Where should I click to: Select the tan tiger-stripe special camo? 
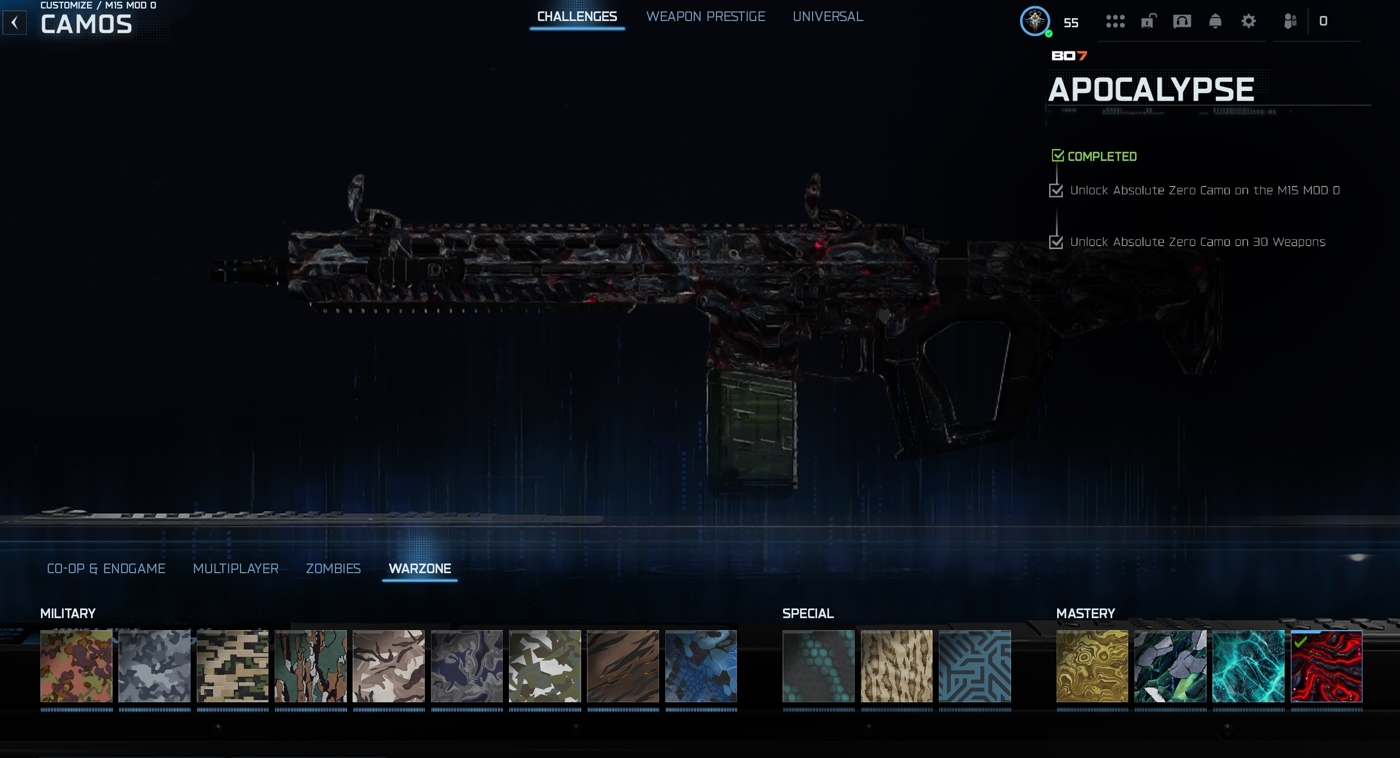[x=897, y=666]
